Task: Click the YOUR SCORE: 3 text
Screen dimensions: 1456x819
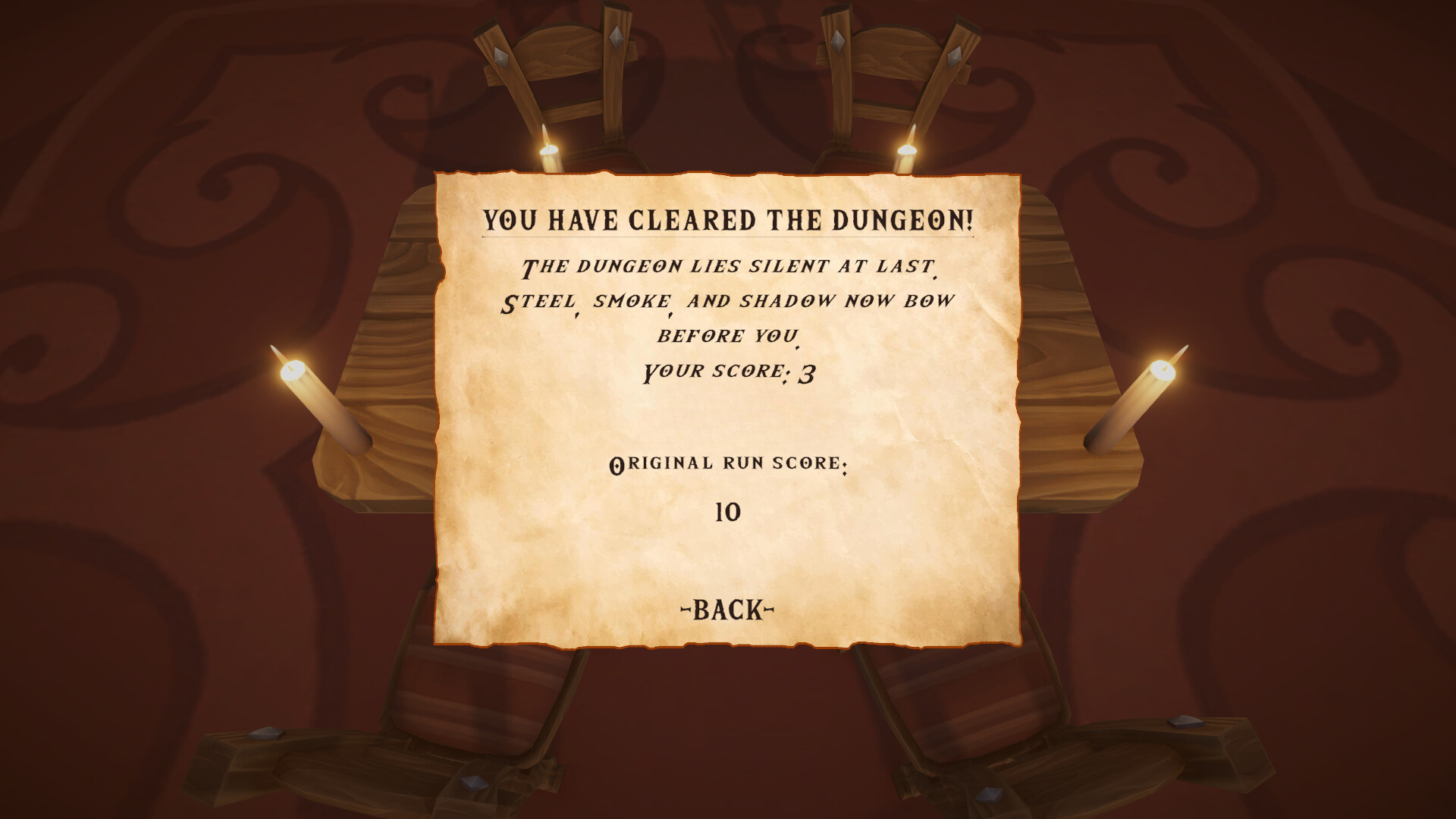Action: click(728, 371)
